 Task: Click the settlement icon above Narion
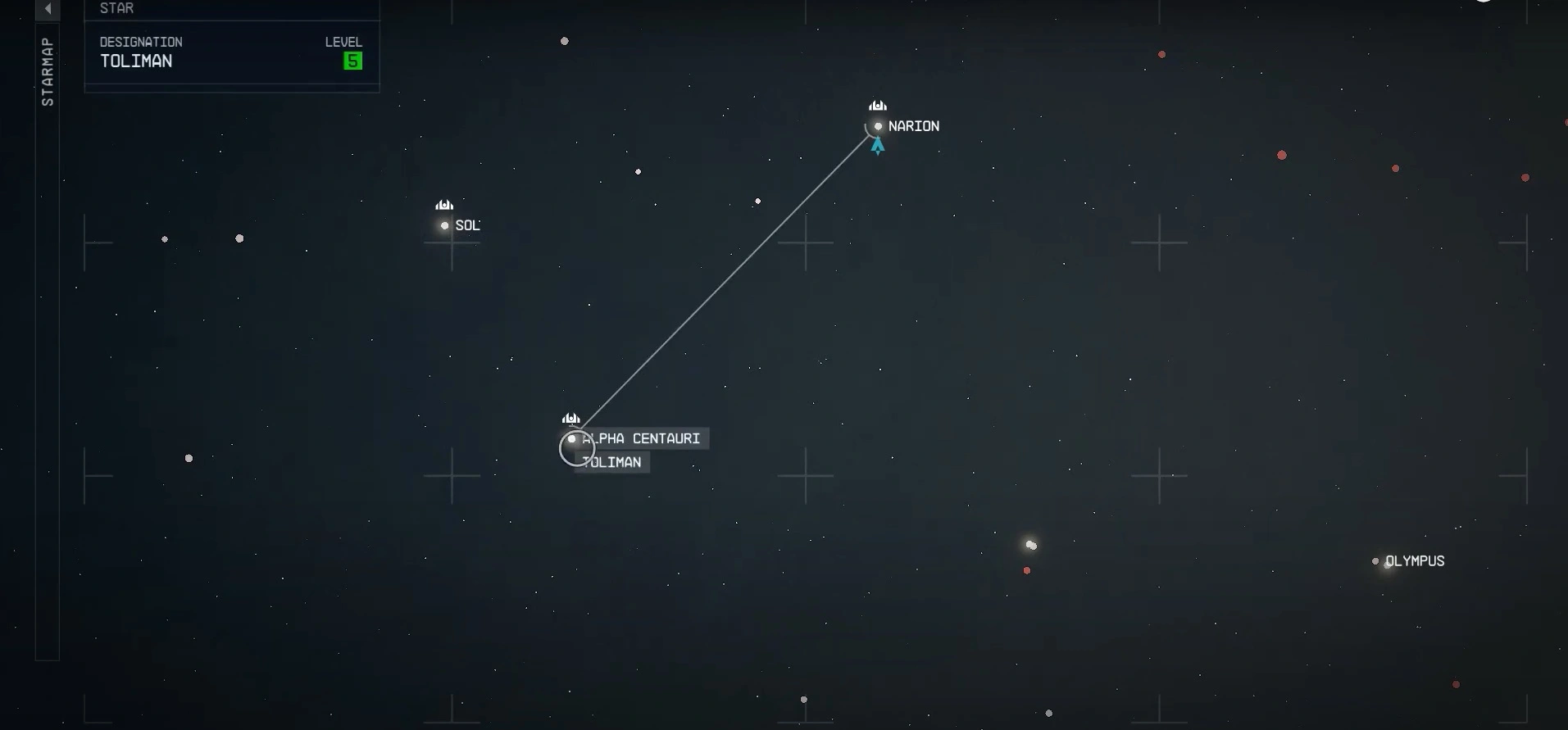coord(878,105)
